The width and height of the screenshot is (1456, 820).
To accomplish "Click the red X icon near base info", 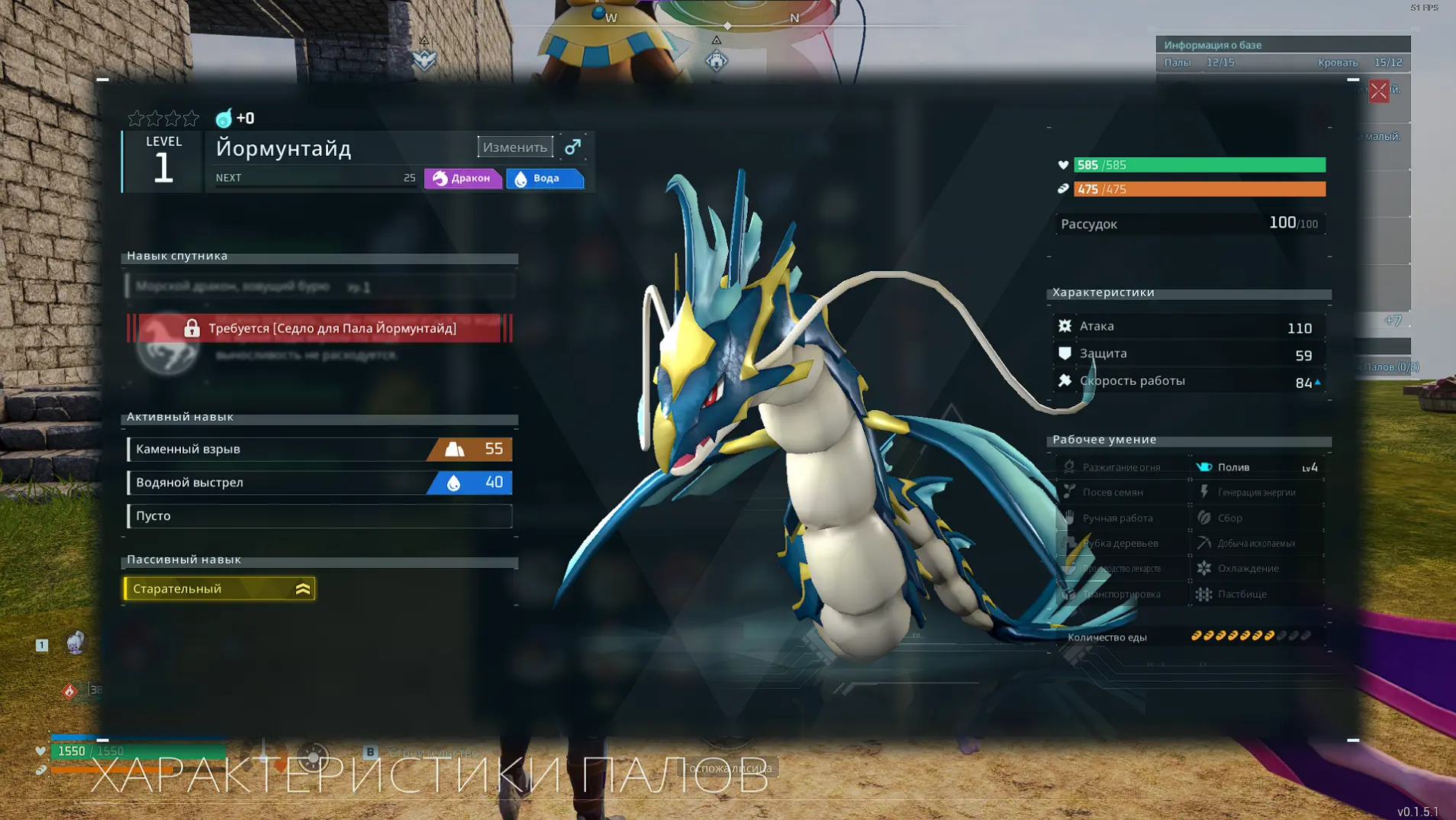I will pos(1378,92).
